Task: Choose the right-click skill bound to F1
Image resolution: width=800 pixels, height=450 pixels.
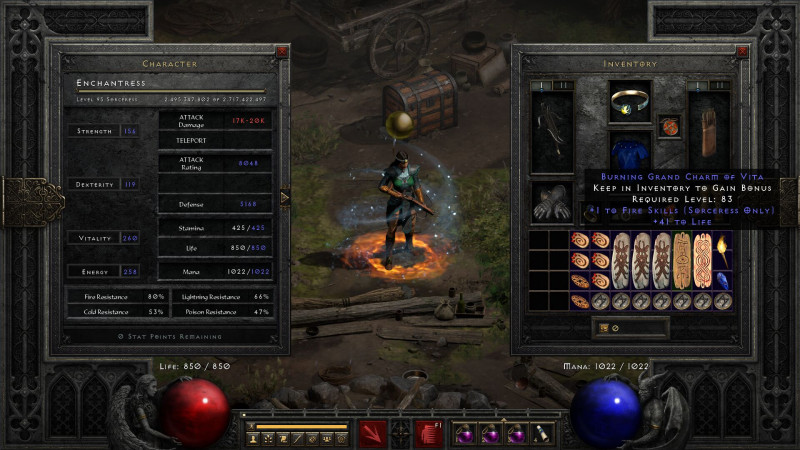Action: [428, 432]
